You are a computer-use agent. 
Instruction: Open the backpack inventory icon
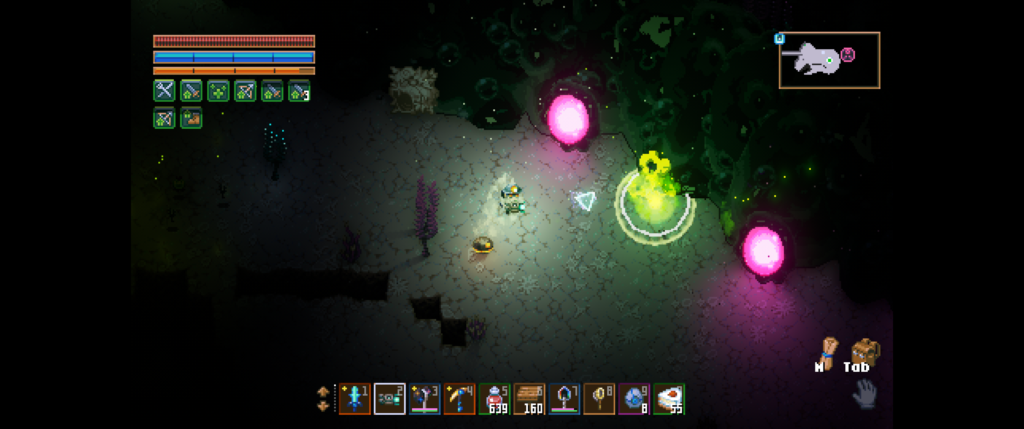864,350
